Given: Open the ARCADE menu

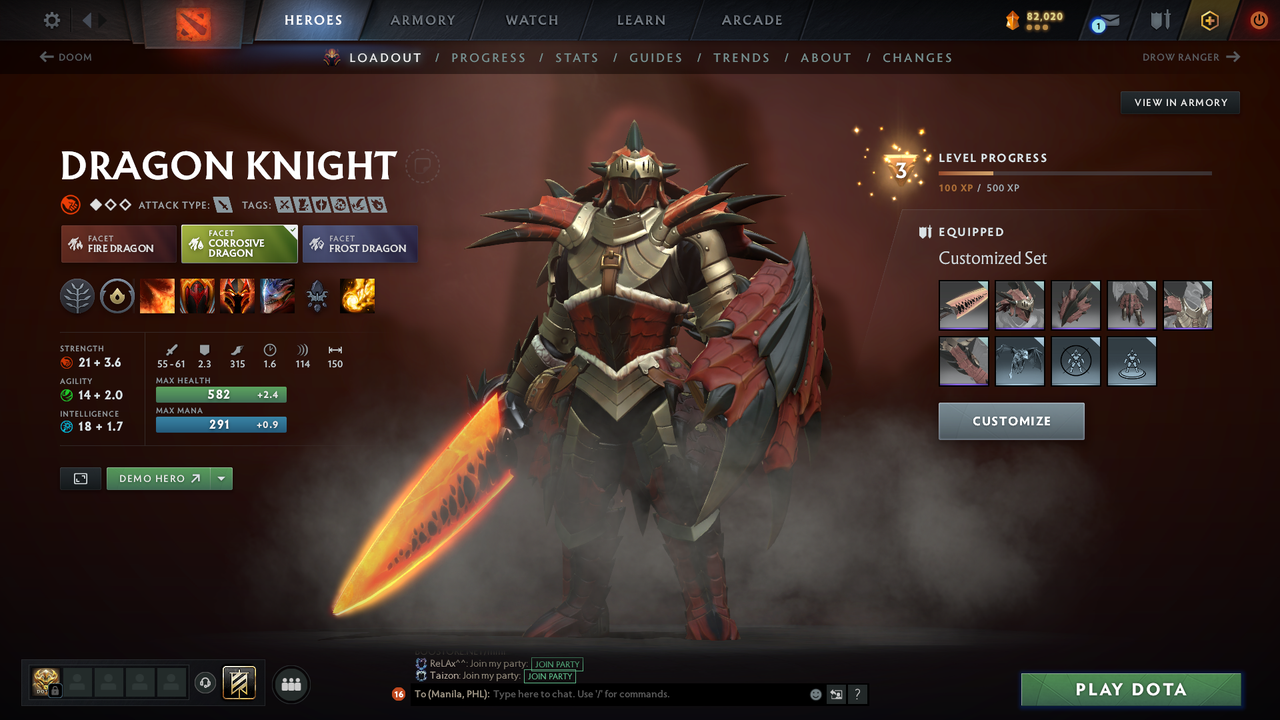Looking at the screenshot, I should [751, 20].
